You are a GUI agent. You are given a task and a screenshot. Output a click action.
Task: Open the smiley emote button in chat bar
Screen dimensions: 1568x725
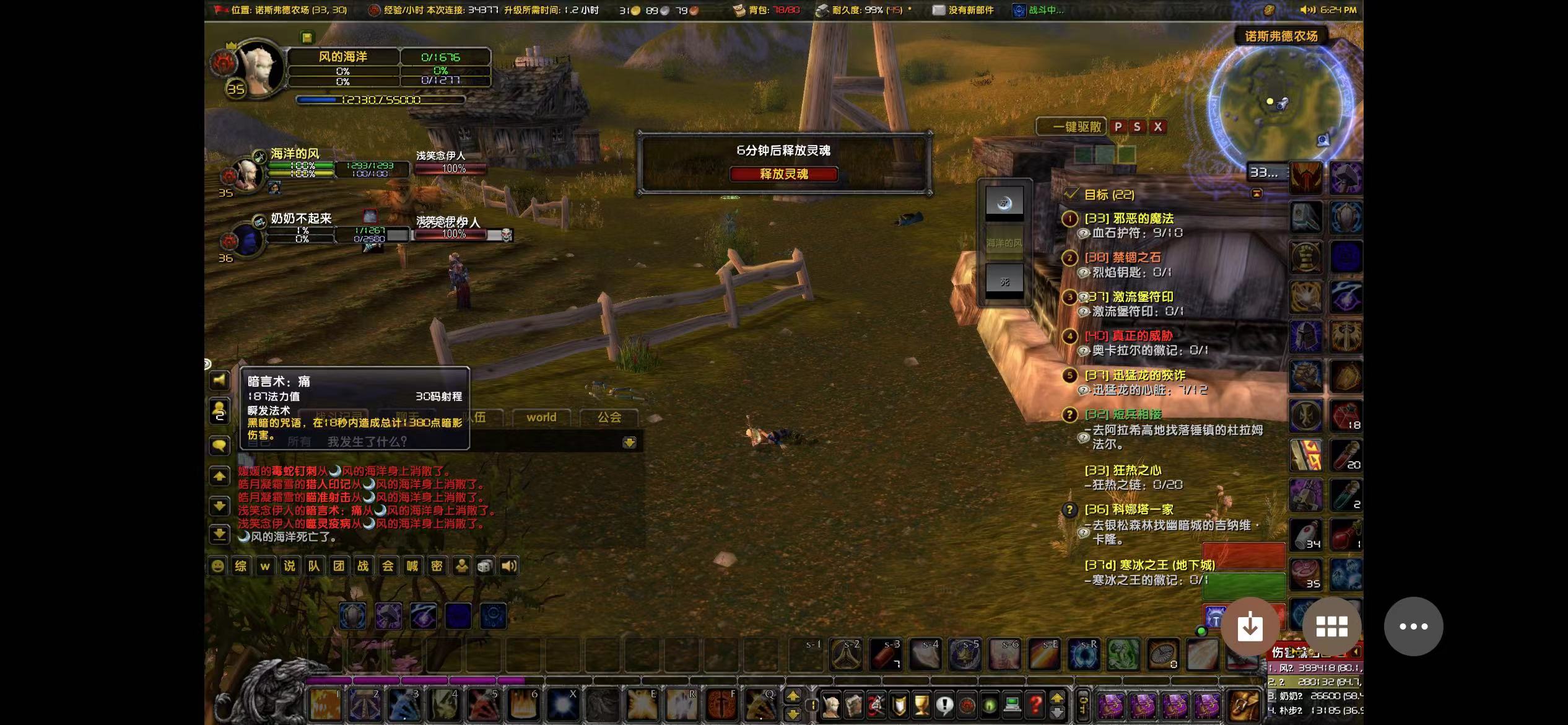tap(217, 566)
